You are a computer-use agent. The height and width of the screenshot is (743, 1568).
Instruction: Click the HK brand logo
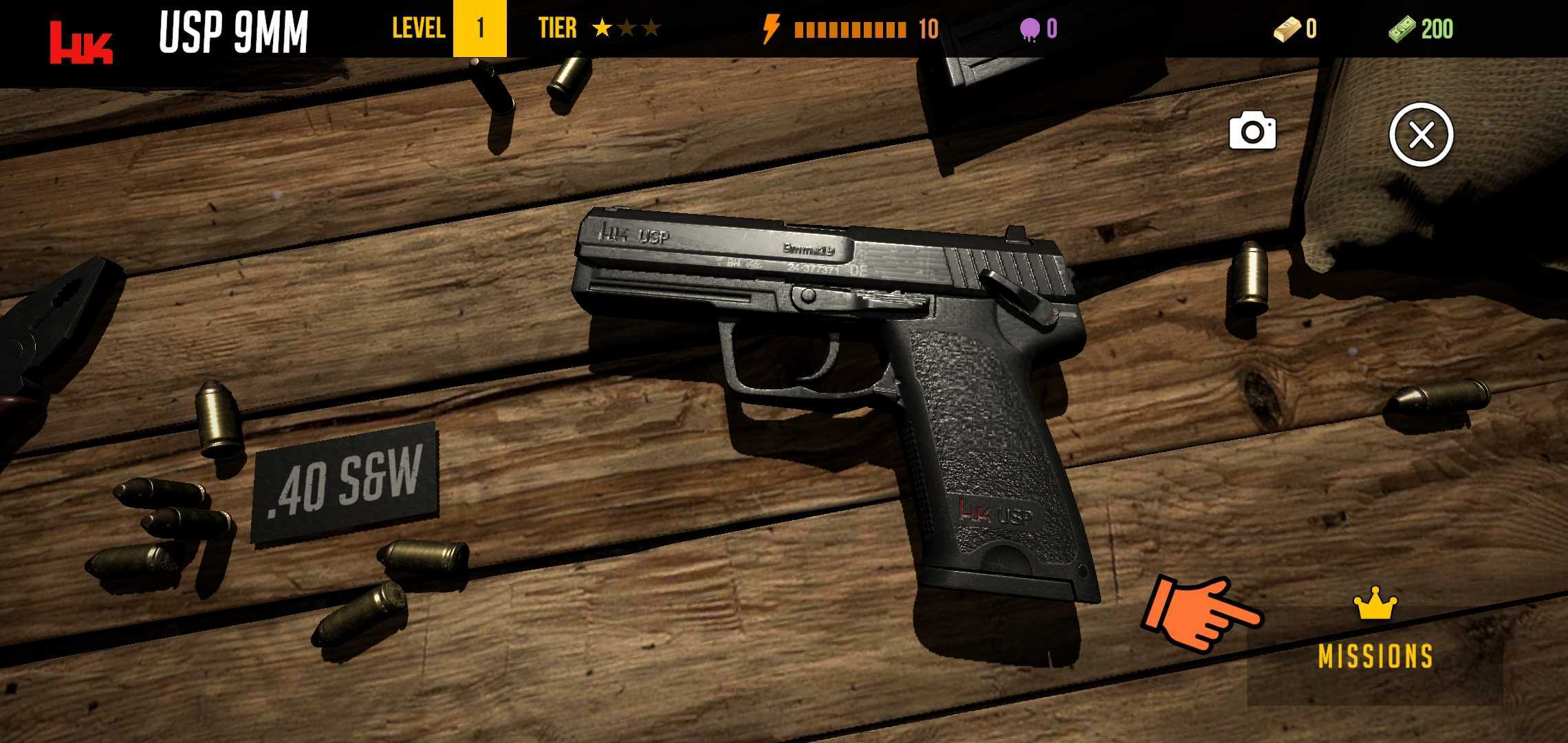tap(81, 43)
